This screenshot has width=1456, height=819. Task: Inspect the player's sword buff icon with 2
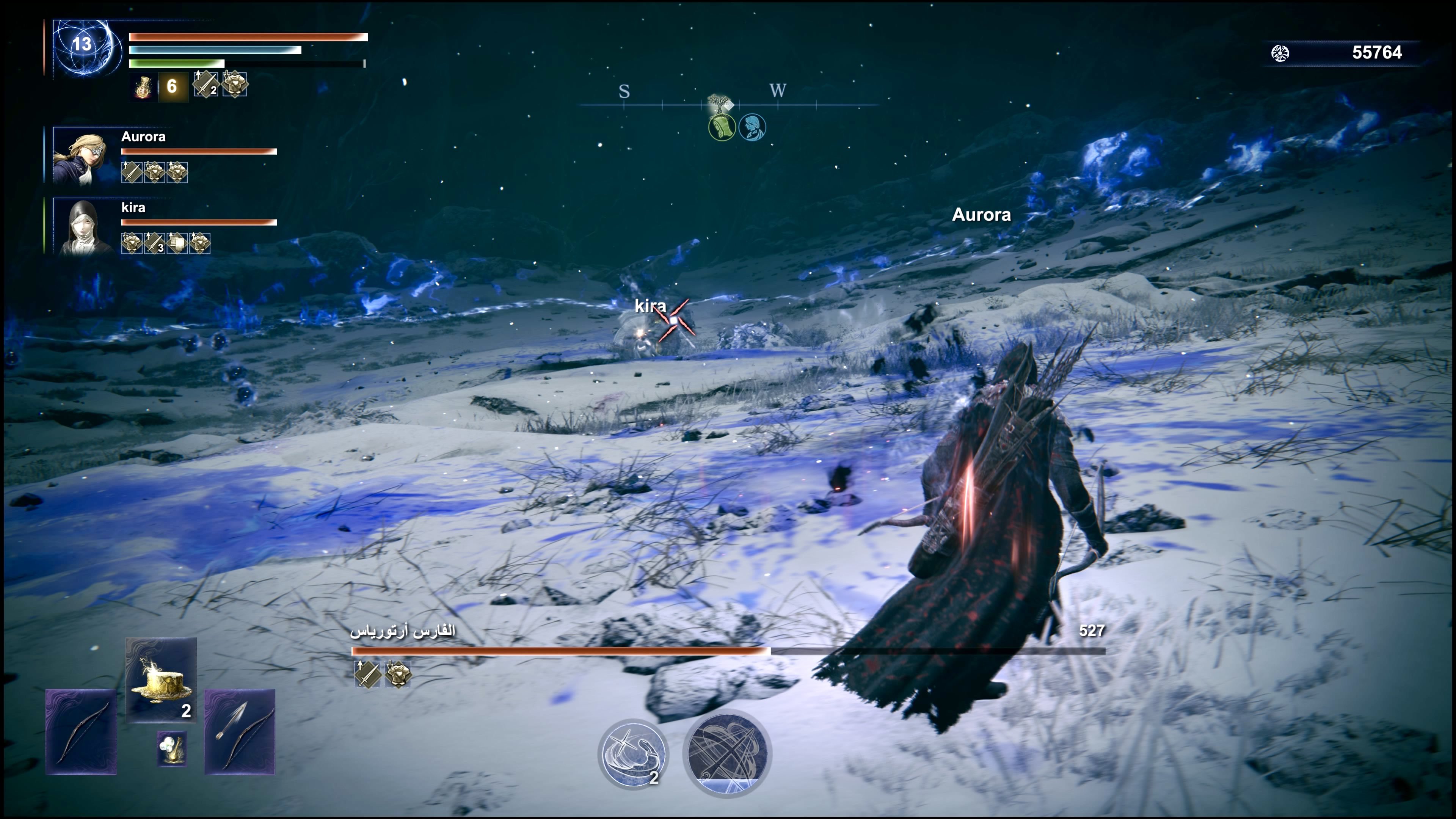[205, 85]
